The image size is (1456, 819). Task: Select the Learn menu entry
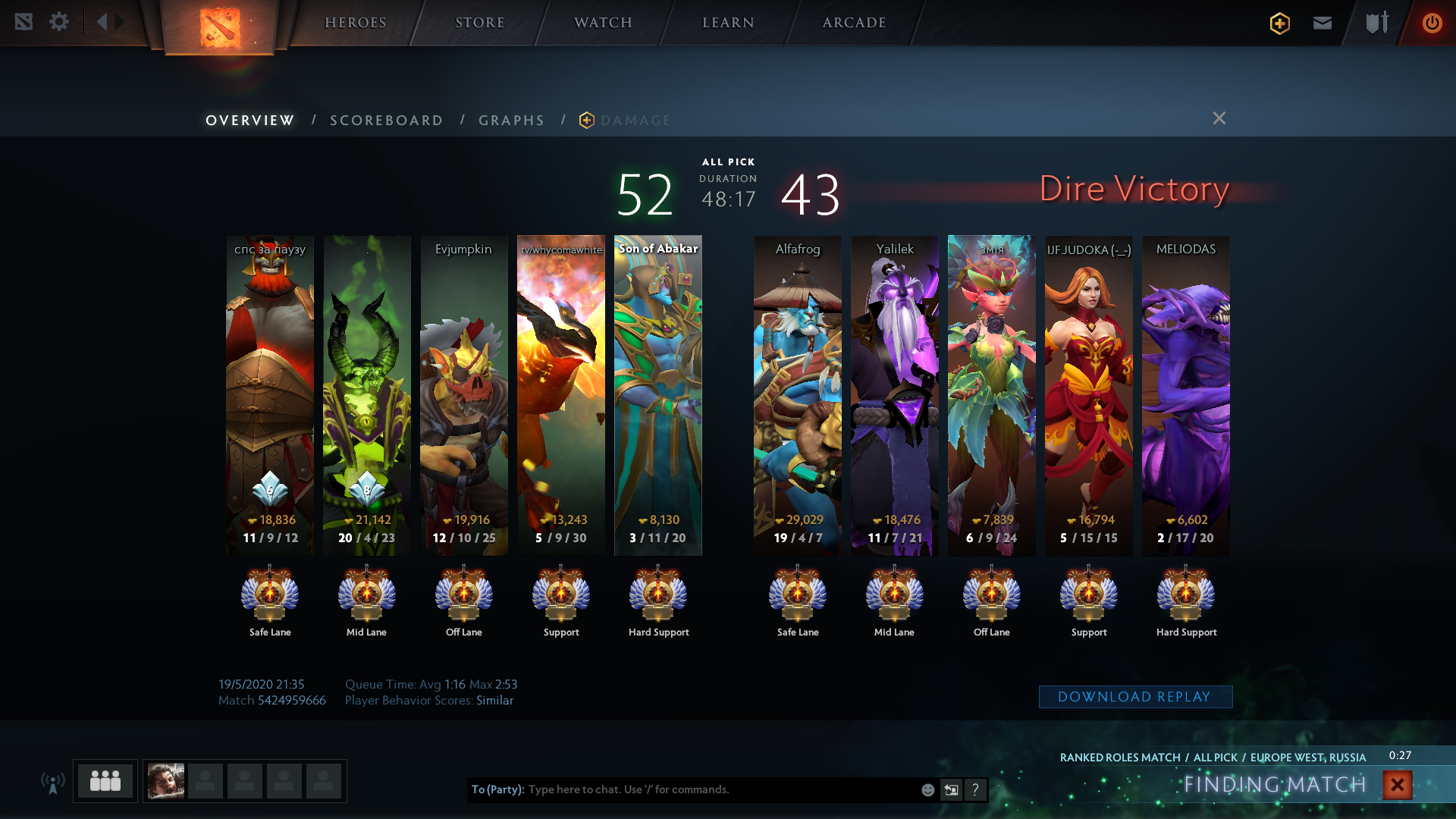[x=728, y=23]
